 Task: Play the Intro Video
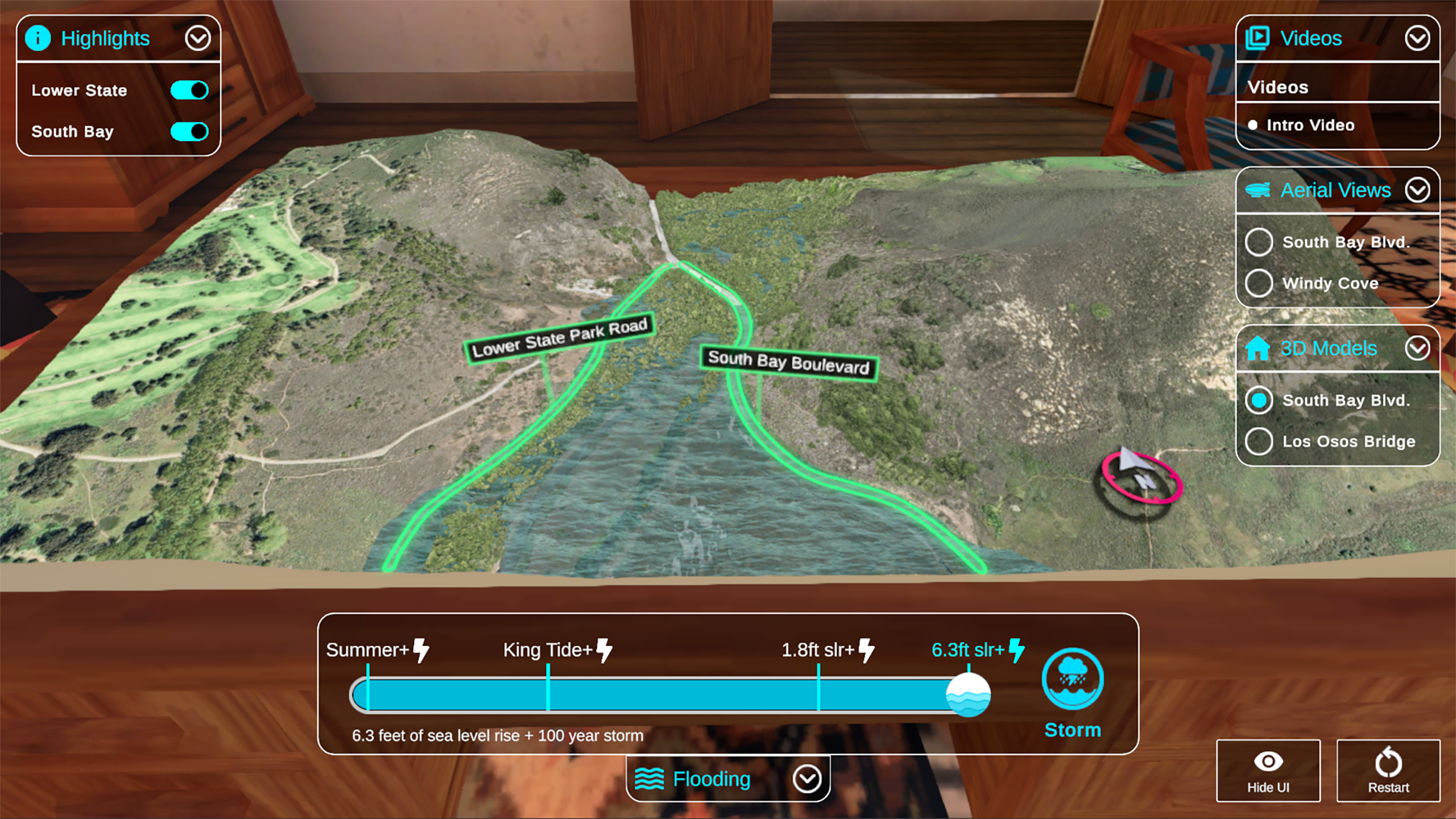click(x=1309, y=125)
